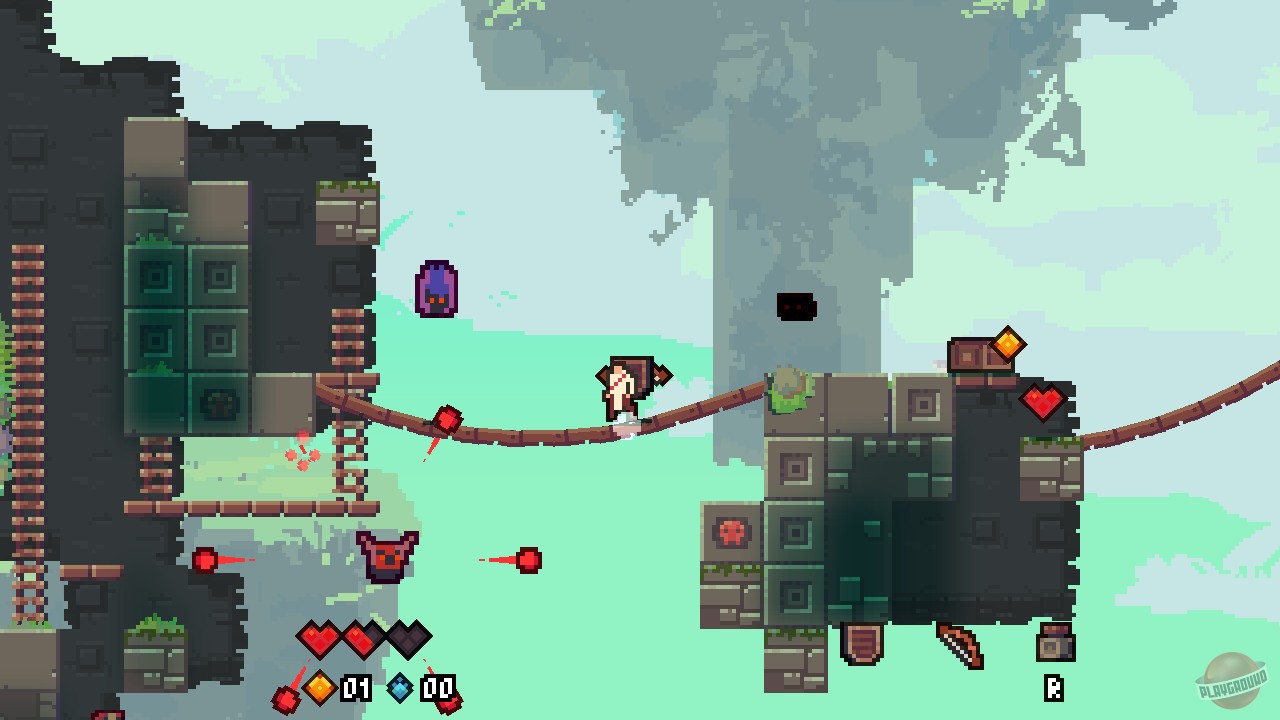The image size is (1280, 720).
Task: Click the purple bat enemy near the cliff
Action: pos(437,289)
